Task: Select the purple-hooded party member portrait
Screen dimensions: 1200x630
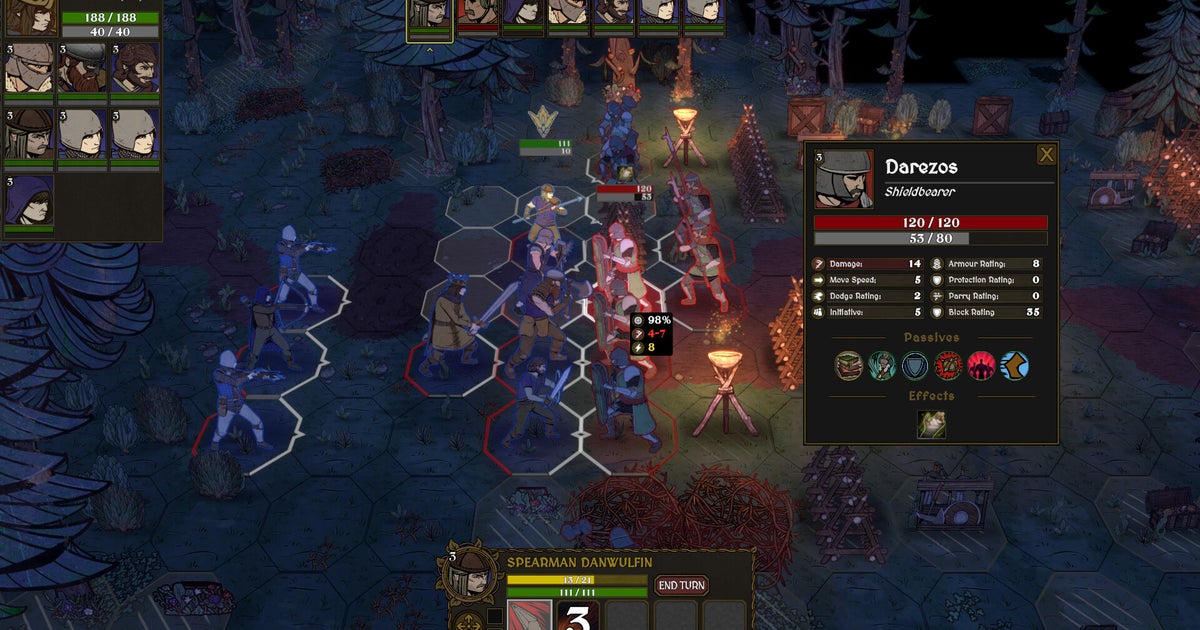Action: (x=29, y=201)
